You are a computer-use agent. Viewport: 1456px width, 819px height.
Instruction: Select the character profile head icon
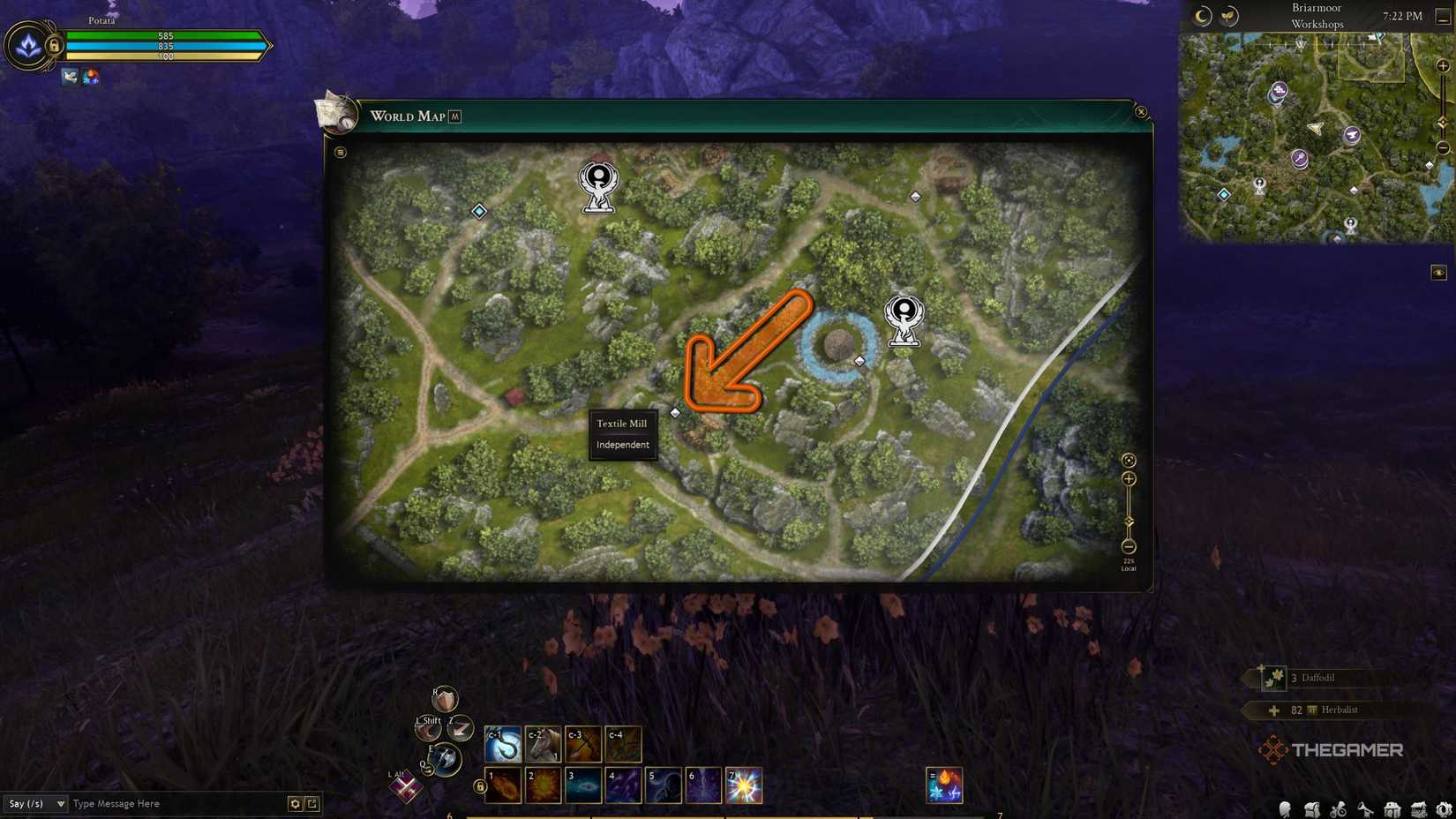click(1284, 808)
